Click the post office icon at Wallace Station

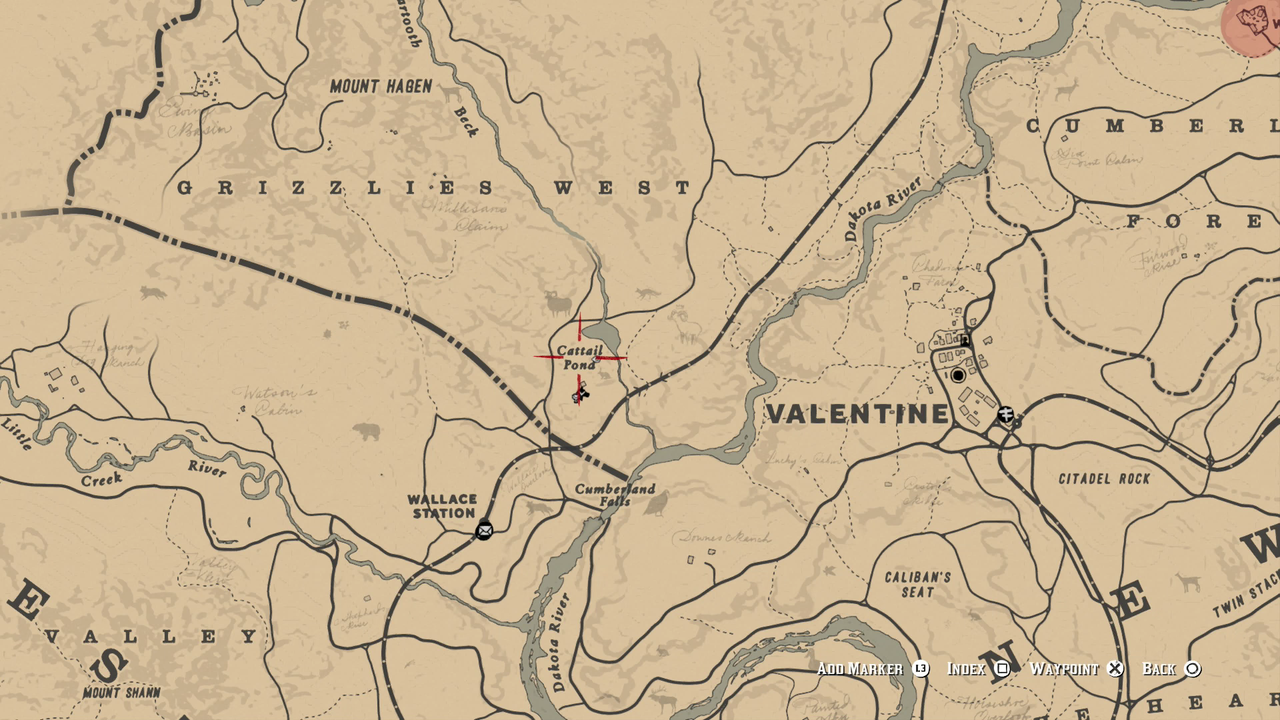tap(484, 531)
